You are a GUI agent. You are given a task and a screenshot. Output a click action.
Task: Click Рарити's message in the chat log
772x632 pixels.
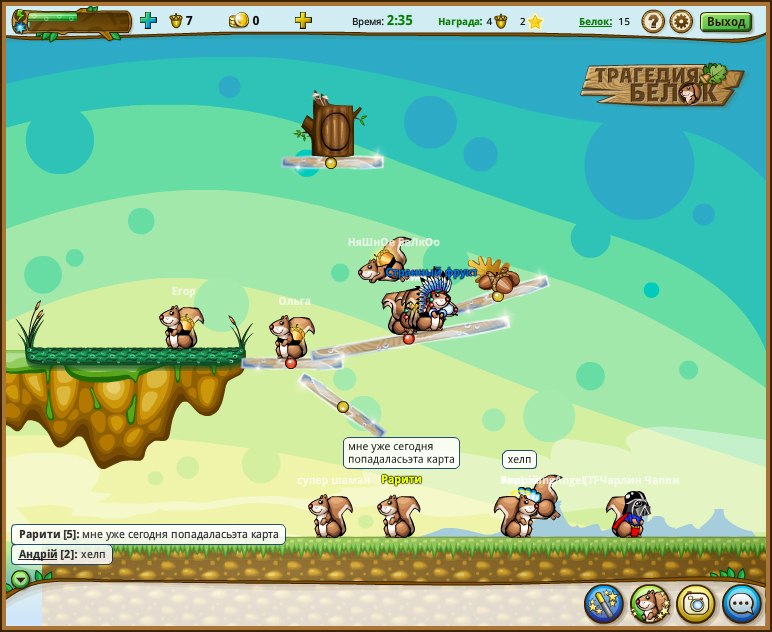(180, 534)
